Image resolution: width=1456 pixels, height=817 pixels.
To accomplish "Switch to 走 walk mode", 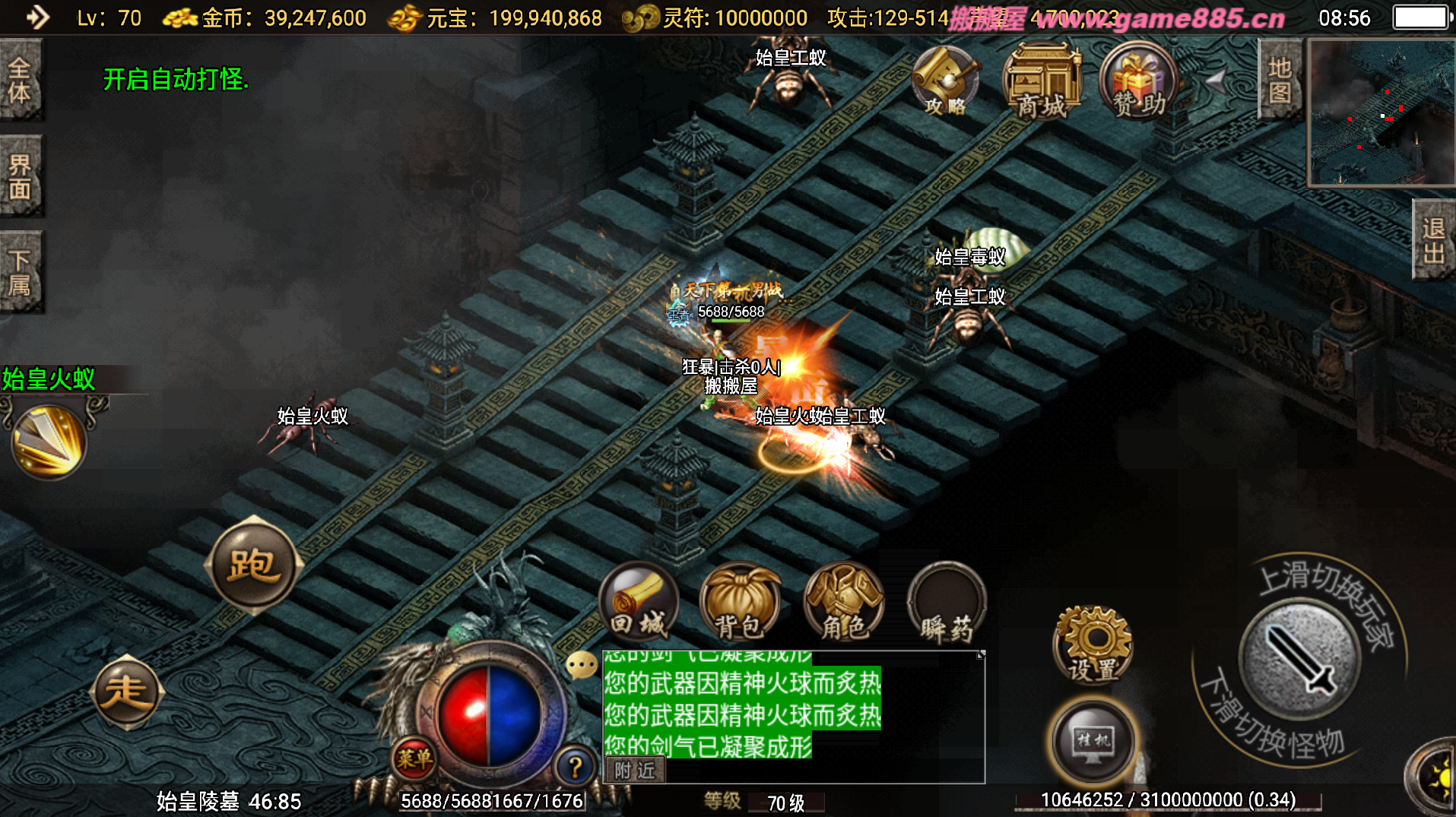I will click(x=126, y=692).
